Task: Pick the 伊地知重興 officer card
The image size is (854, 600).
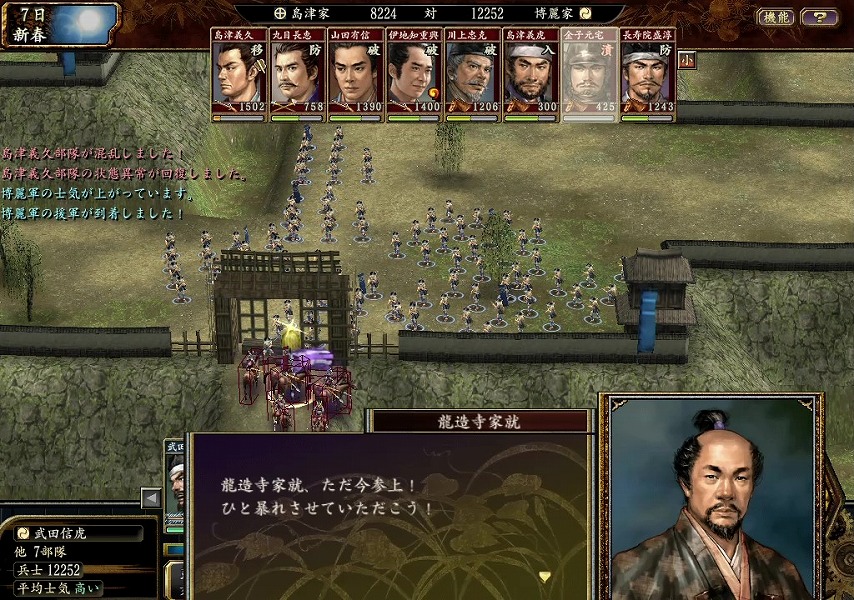Action: pos(414,76)
